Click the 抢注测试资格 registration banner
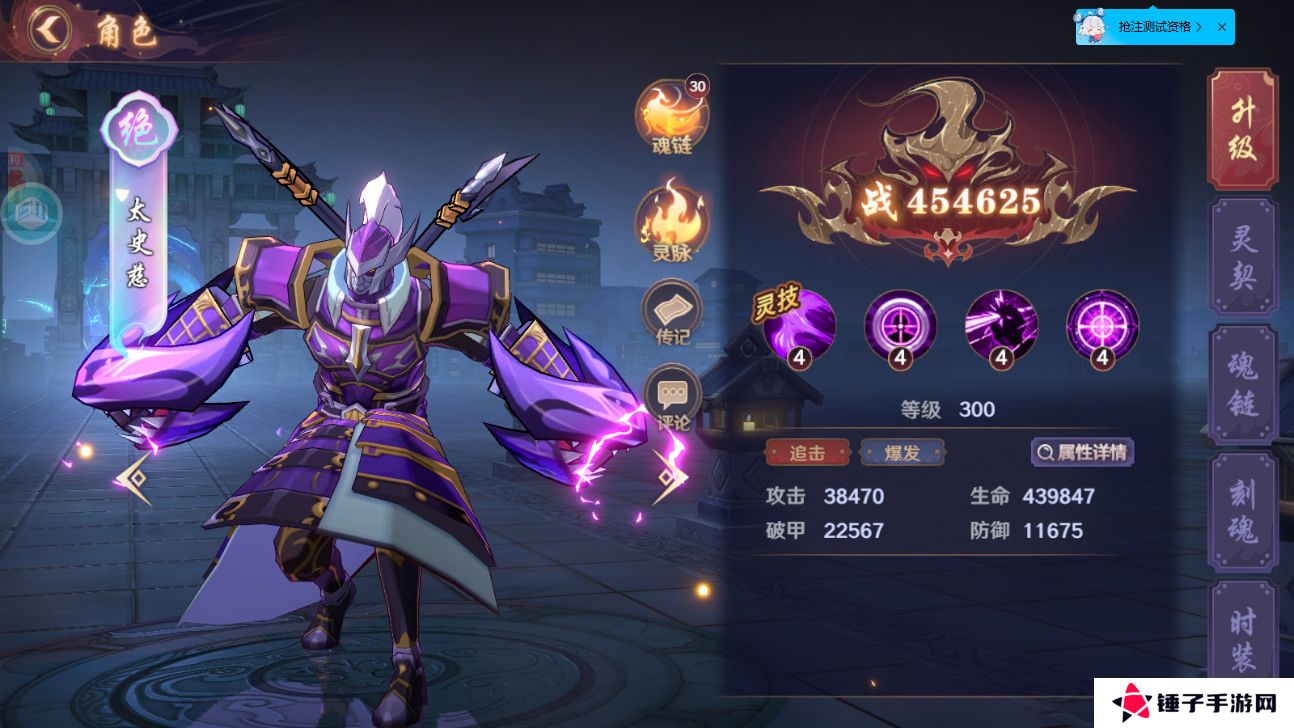1294x728 pixels. tap(1150, 27)
